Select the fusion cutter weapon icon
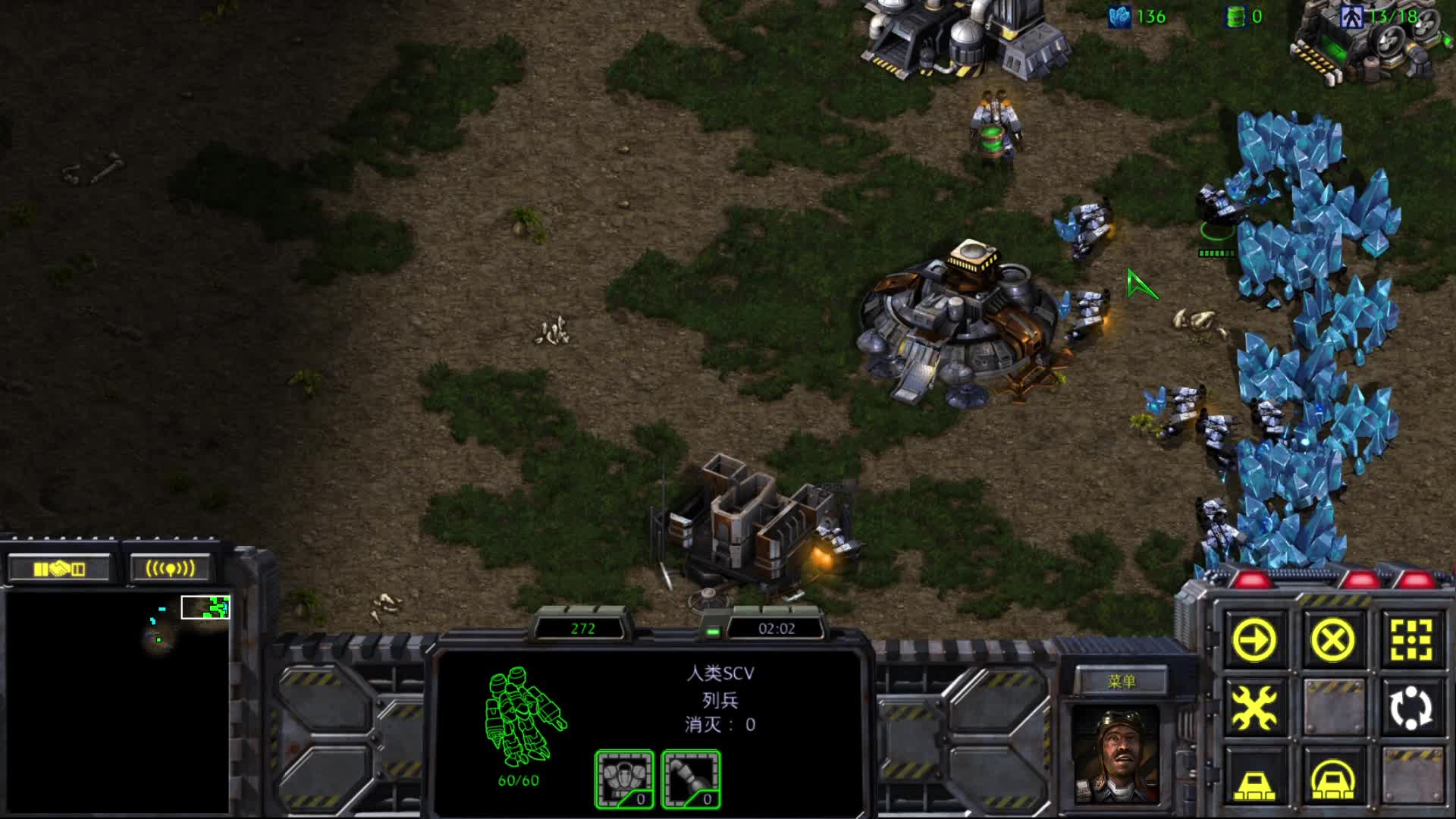 [691, 779]
